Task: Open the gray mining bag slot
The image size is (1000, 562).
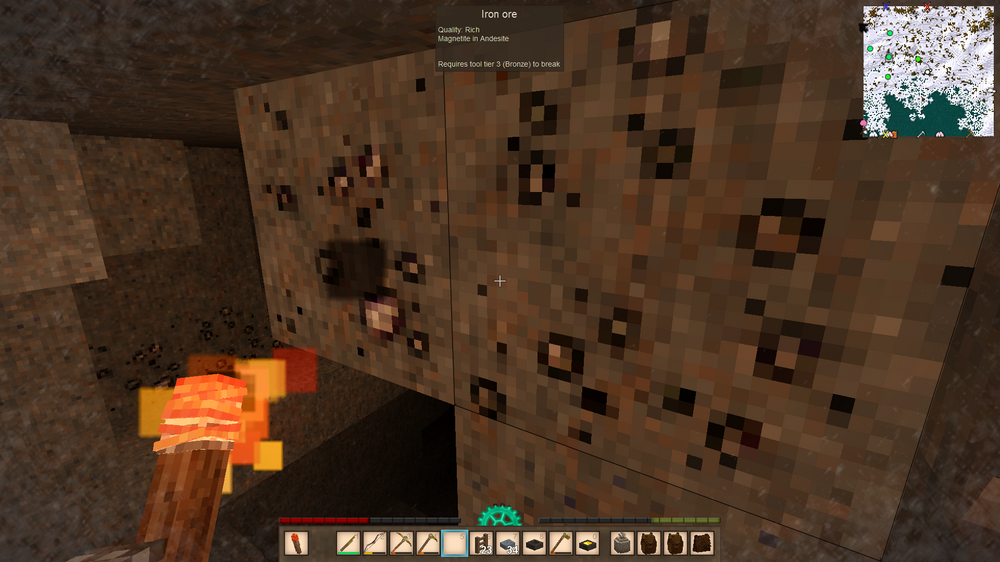Action: tap(622, 543)
